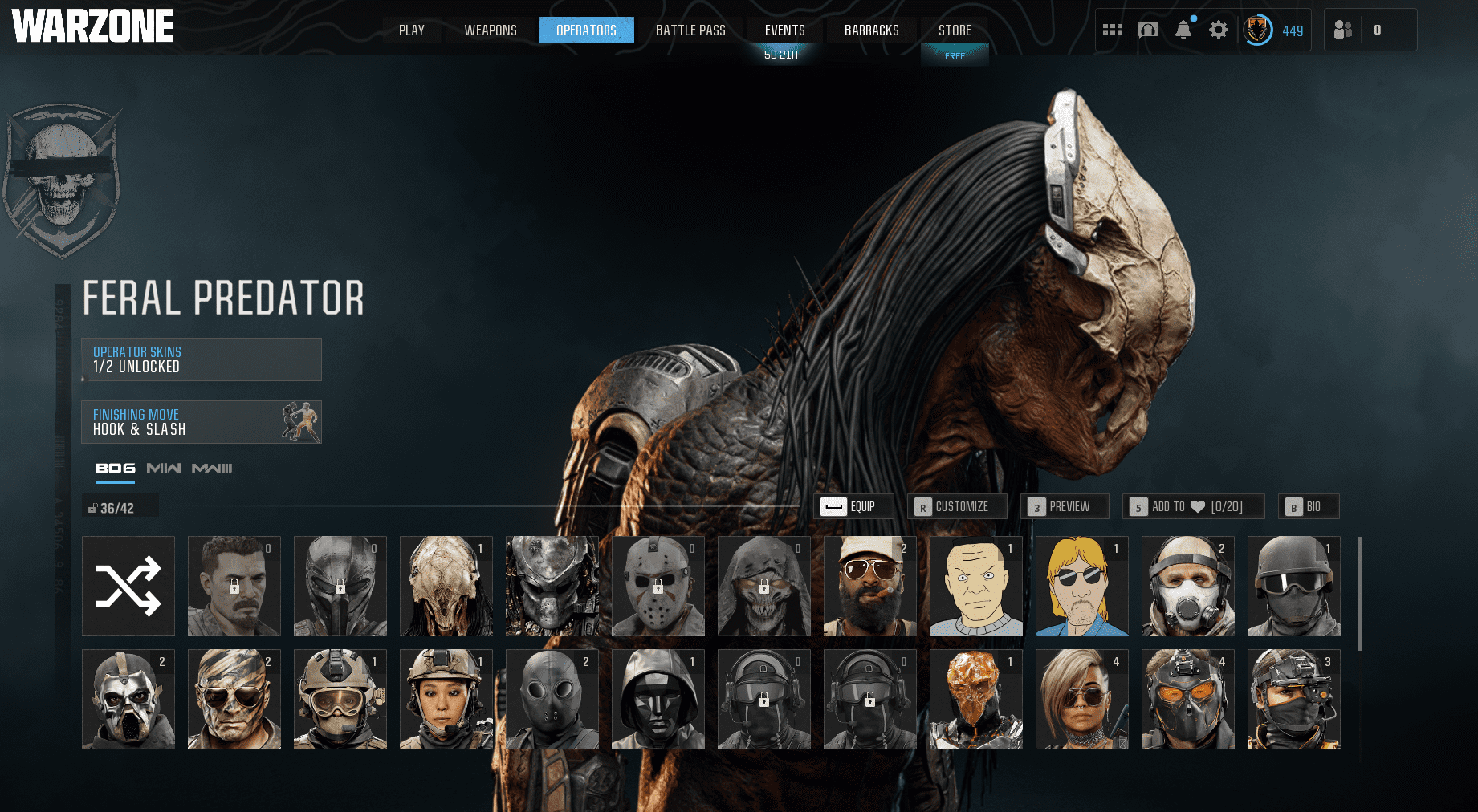Open the Battle Pass menu
The width and height of the screenshot is (1478, 812).
coord(690,30)
